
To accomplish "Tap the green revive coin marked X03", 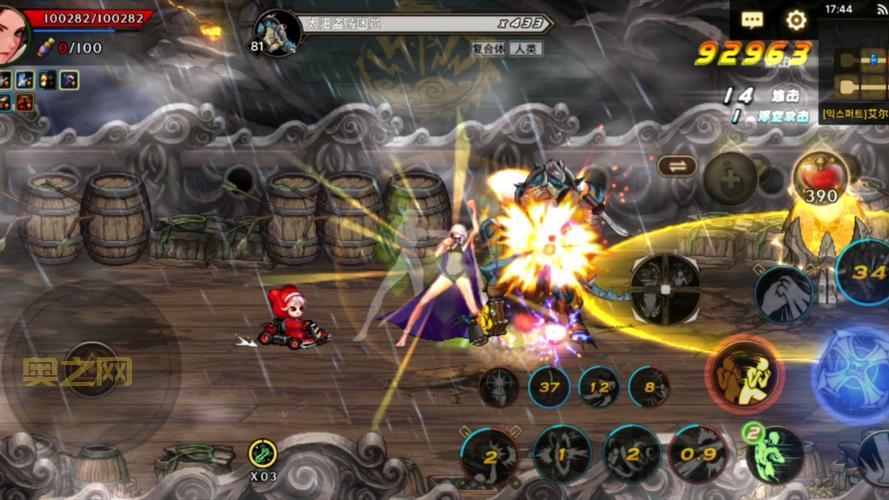I will click(263, 456).
